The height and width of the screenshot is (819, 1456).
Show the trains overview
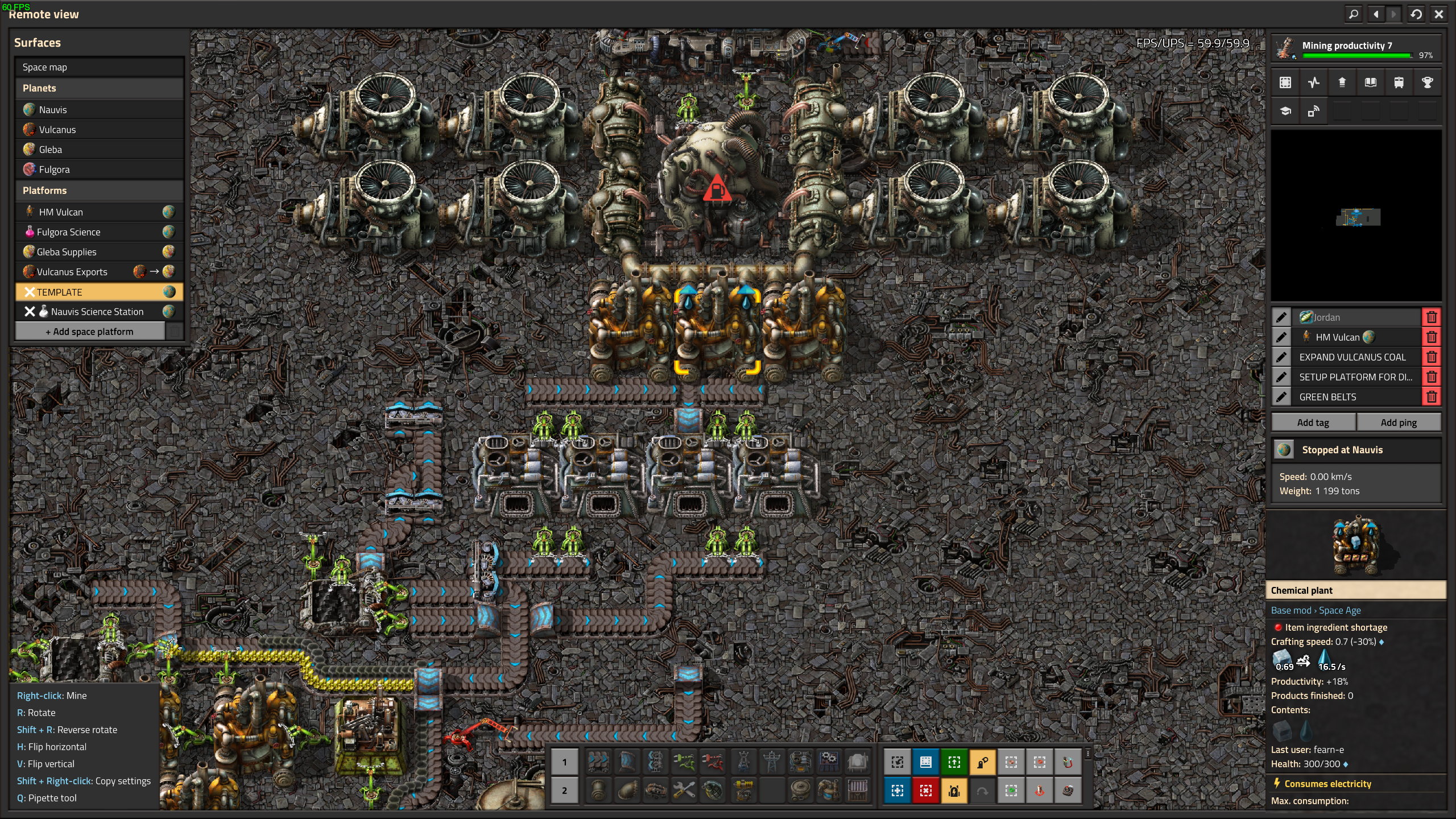(1399, 82)
